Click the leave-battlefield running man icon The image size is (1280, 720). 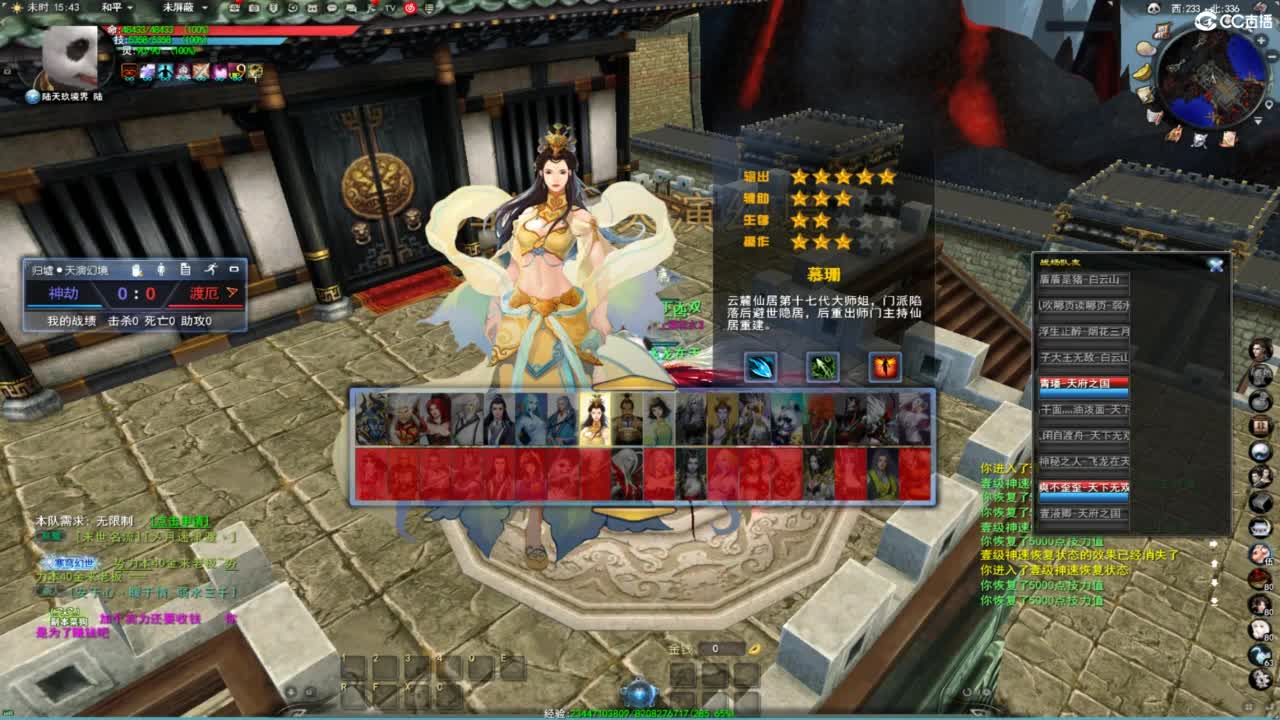pos(212,270)
